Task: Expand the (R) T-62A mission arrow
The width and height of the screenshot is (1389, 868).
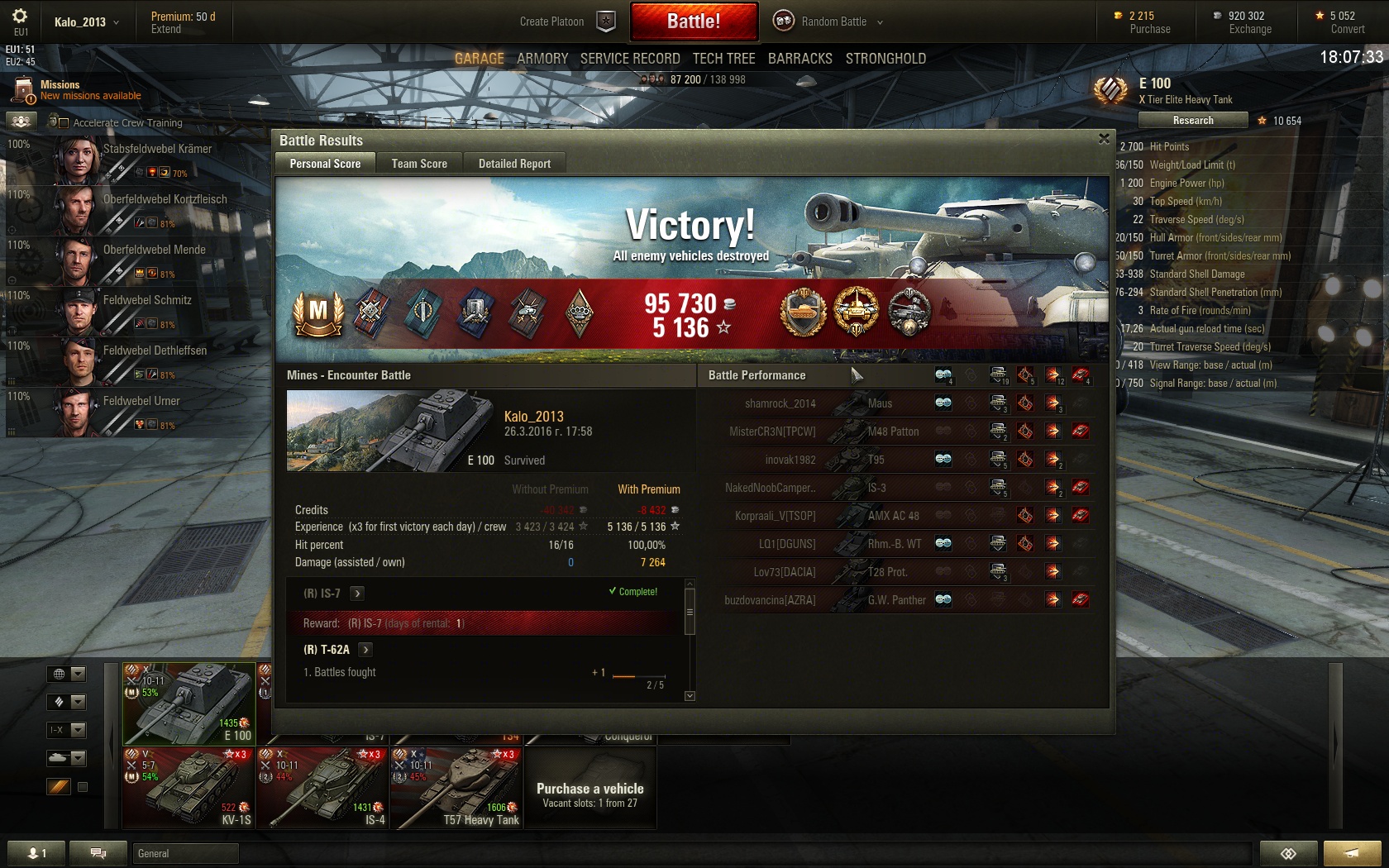Action: (x=365, y=650)
